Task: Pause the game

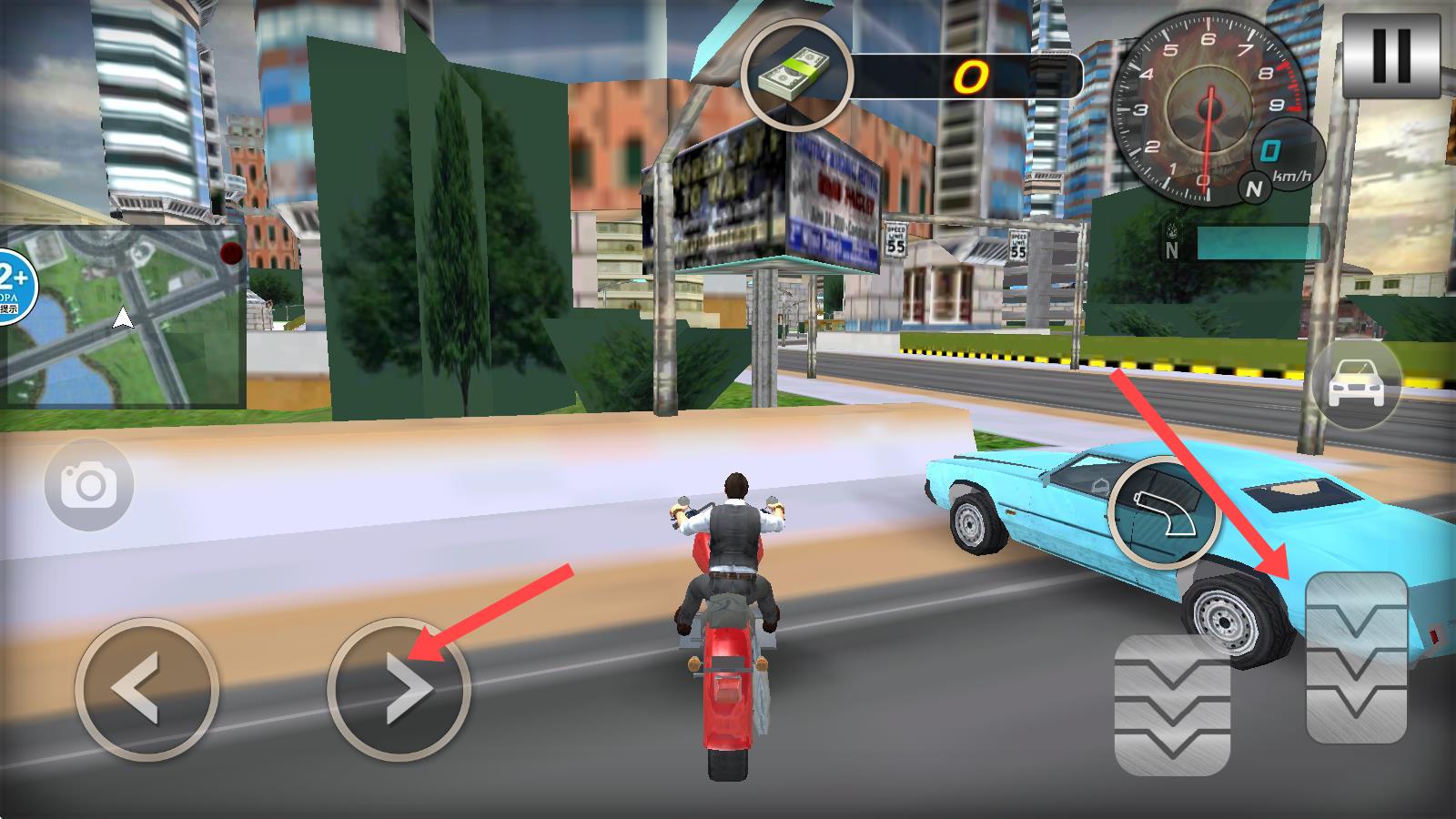Action: 1390,56
